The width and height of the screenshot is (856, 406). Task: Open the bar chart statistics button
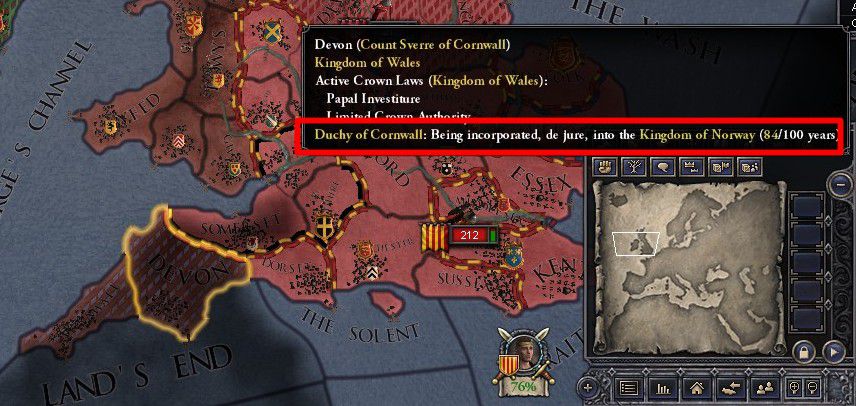[662, 387]
